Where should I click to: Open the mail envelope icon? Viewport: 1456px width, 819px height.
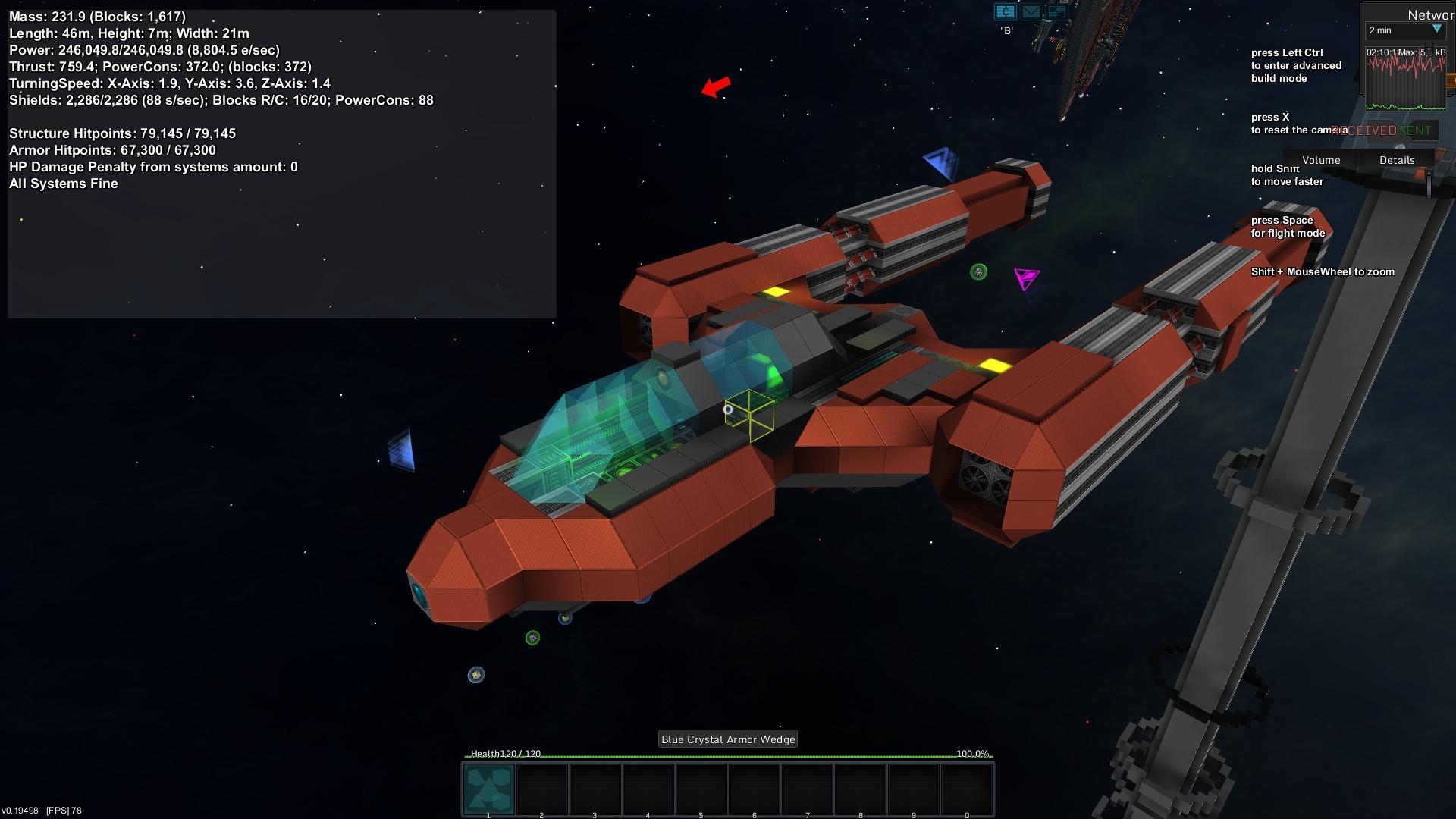click(x=1031, y=11)
